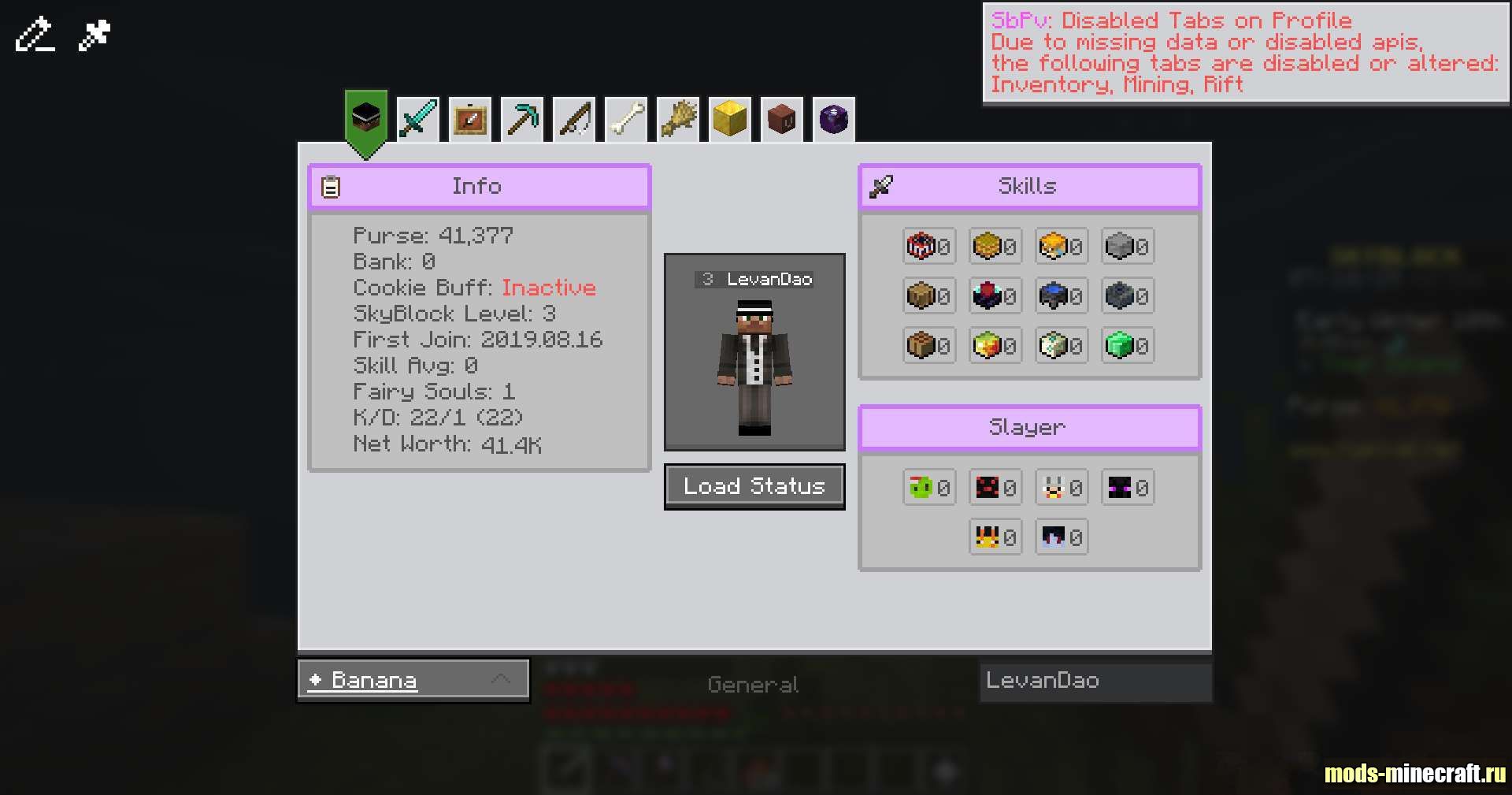1512x795 pixels.
Task: Click the red spider skill icon
Action: [921, 246]
